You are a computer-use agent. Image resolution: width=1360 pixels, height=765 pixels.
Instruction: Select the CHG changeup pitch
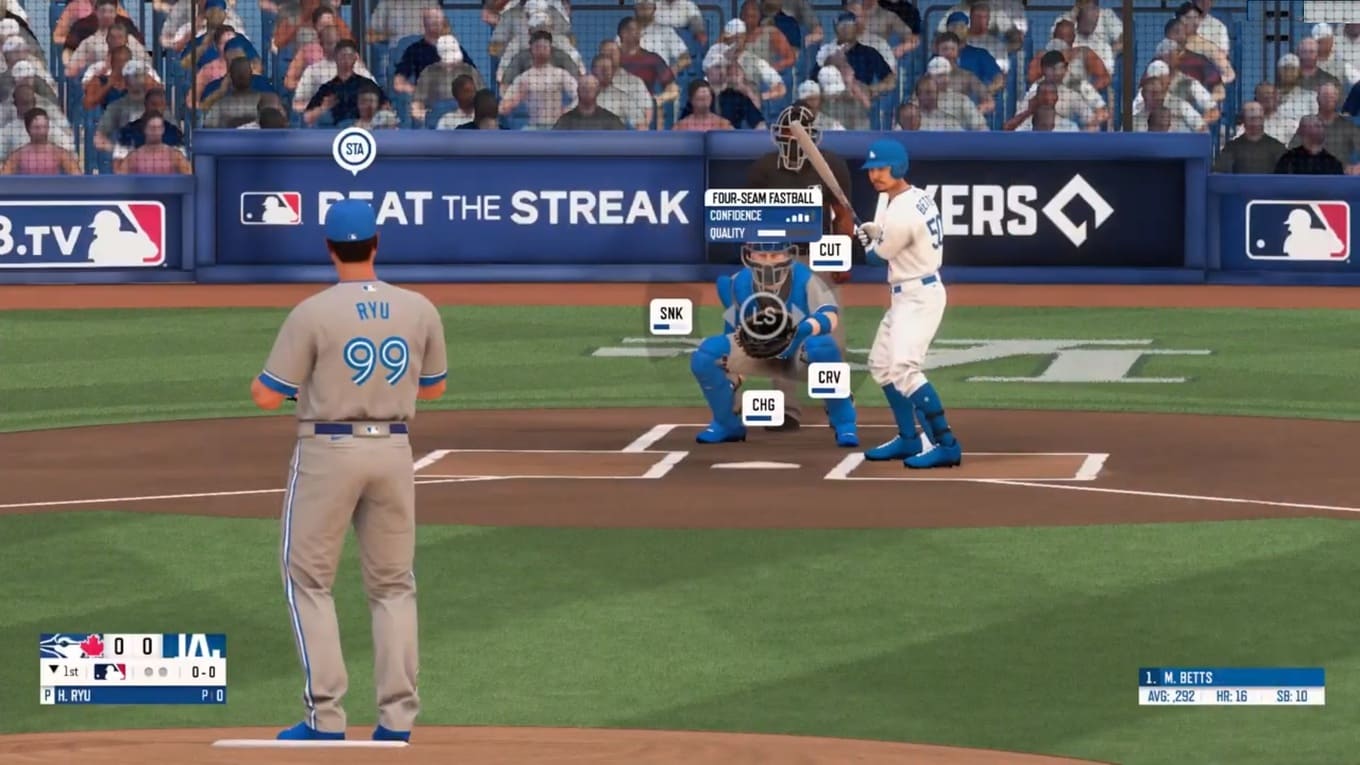pos(763,408)
